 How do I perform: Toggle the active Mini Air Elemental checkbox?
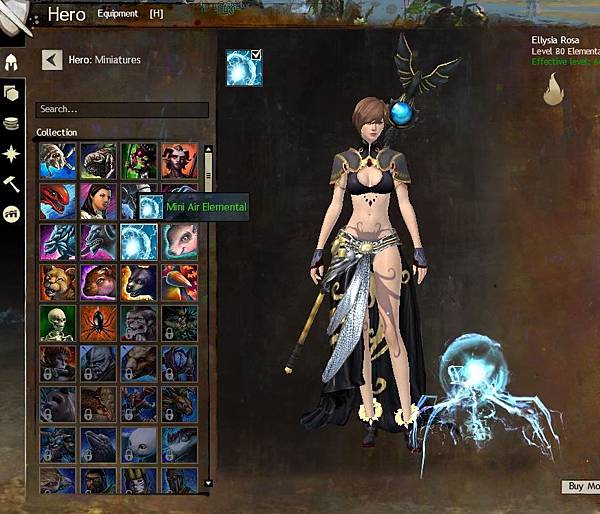(x=256, y=55)
